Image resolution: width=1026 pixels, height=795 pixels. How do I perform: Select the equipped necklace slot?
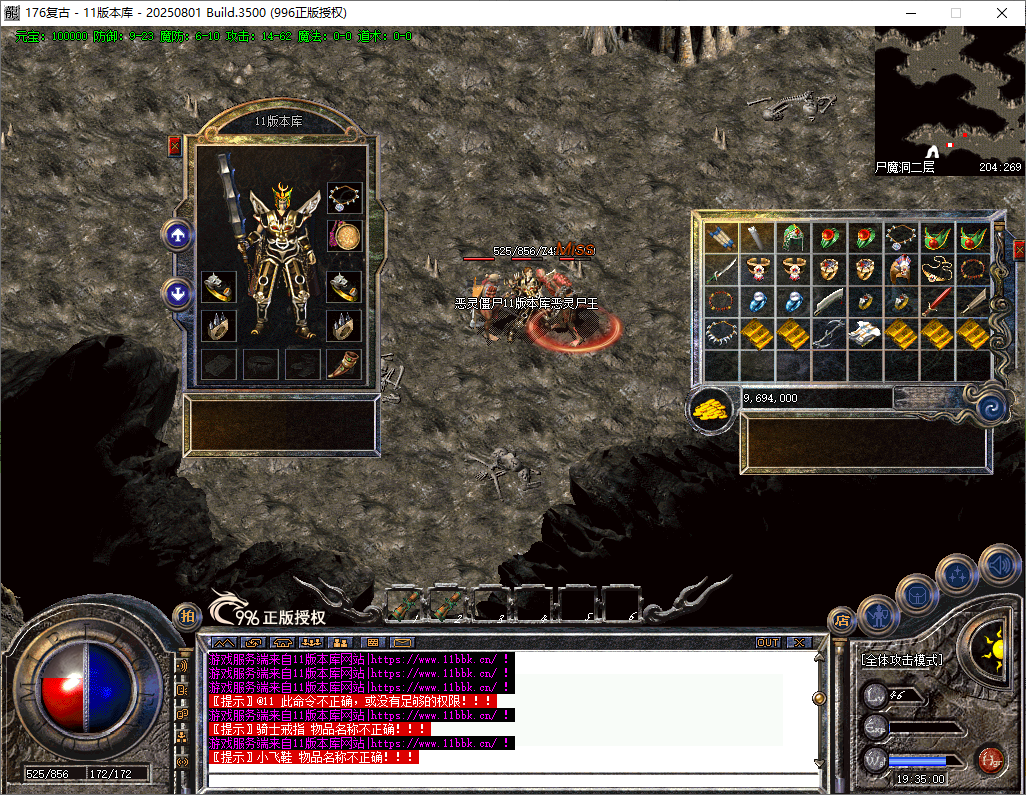[345, 197]
